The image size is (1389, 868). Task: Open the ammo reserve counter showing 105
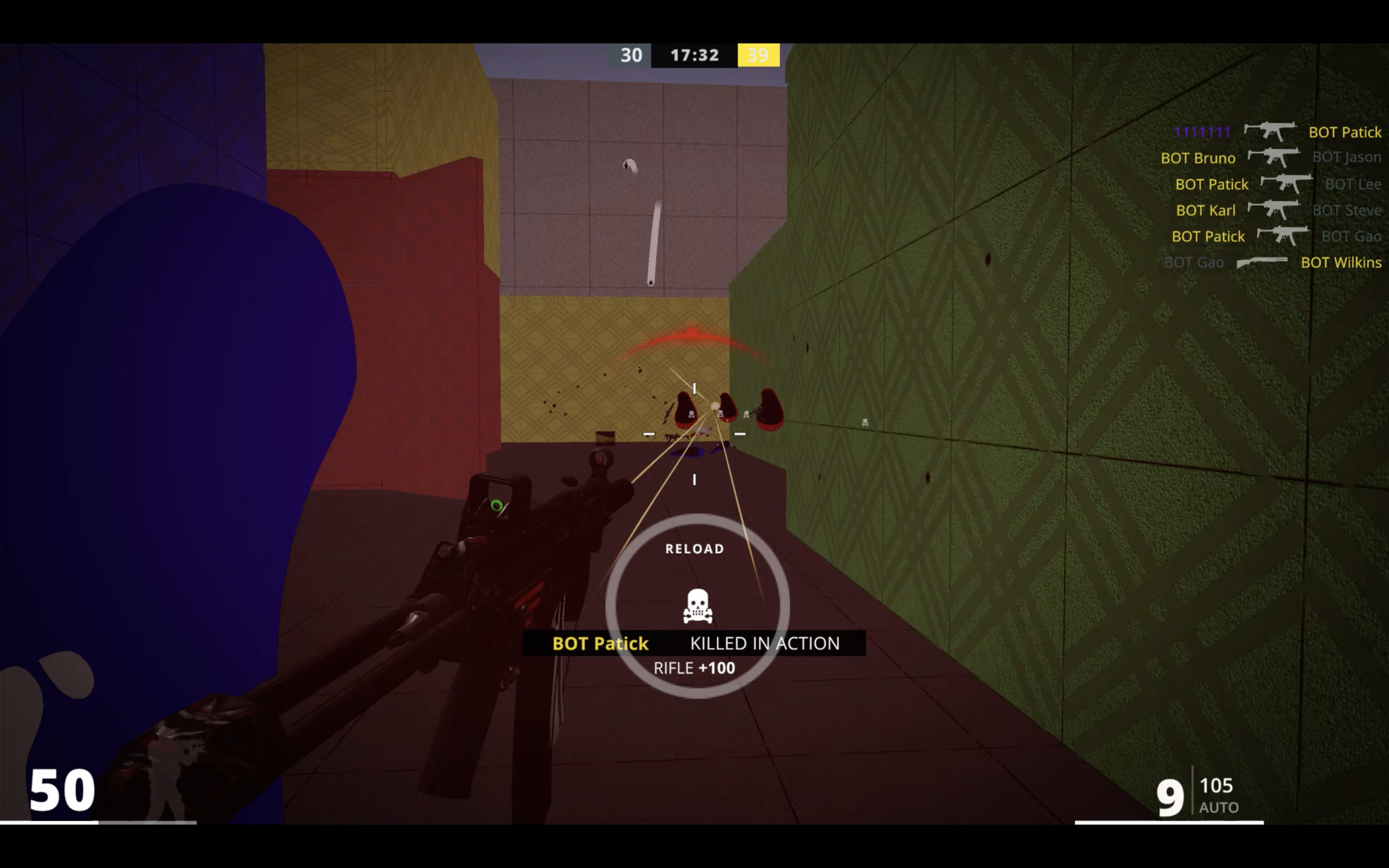1217,786
